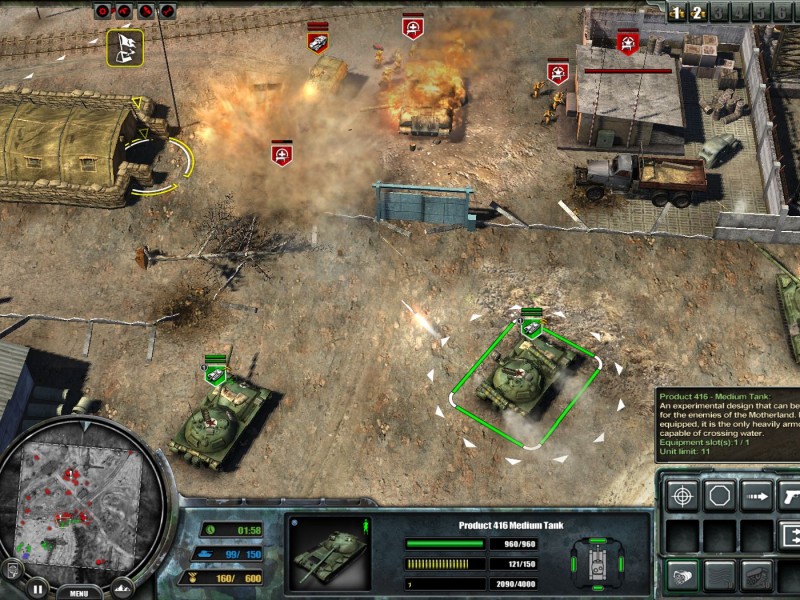800x600 pixels.
Task: Click the yellow flags objective icon
Action: 125,46
